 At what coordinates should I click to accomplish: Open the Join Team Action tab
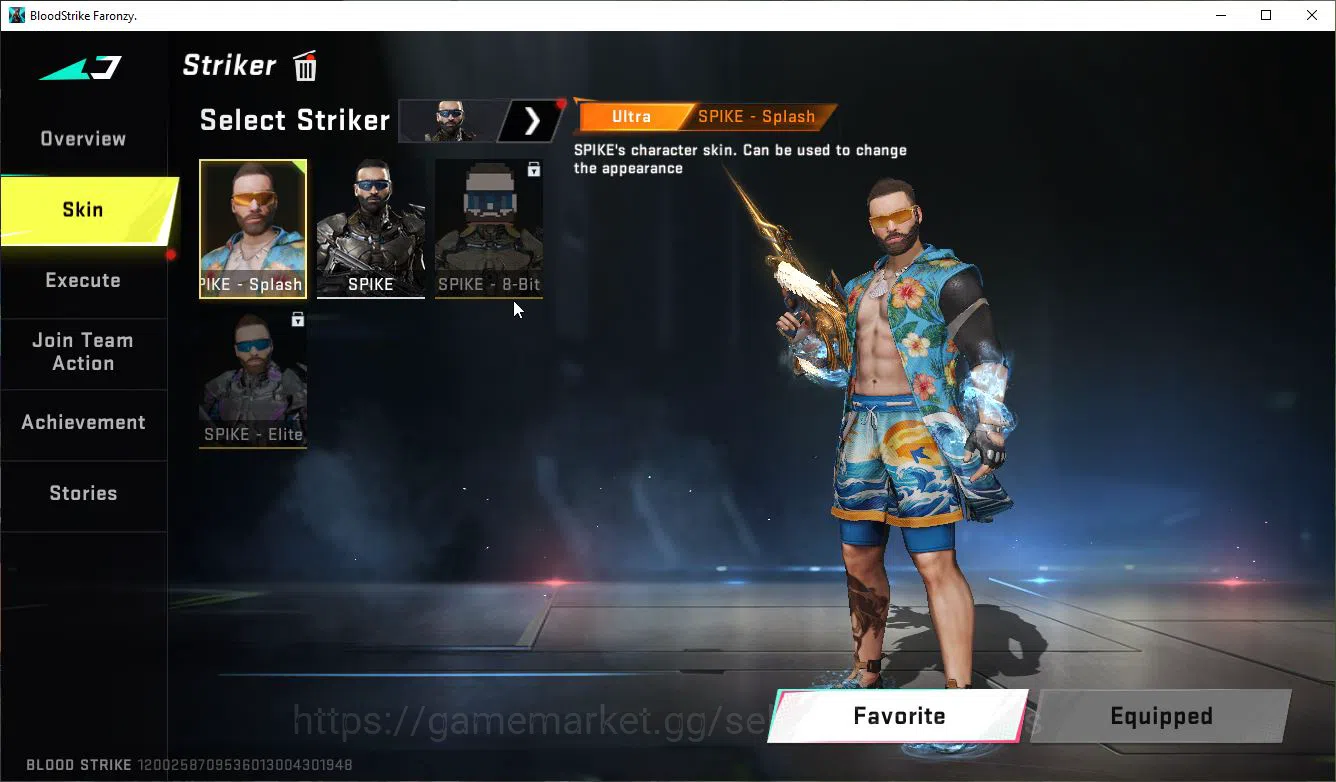click(x=83, y=352)
